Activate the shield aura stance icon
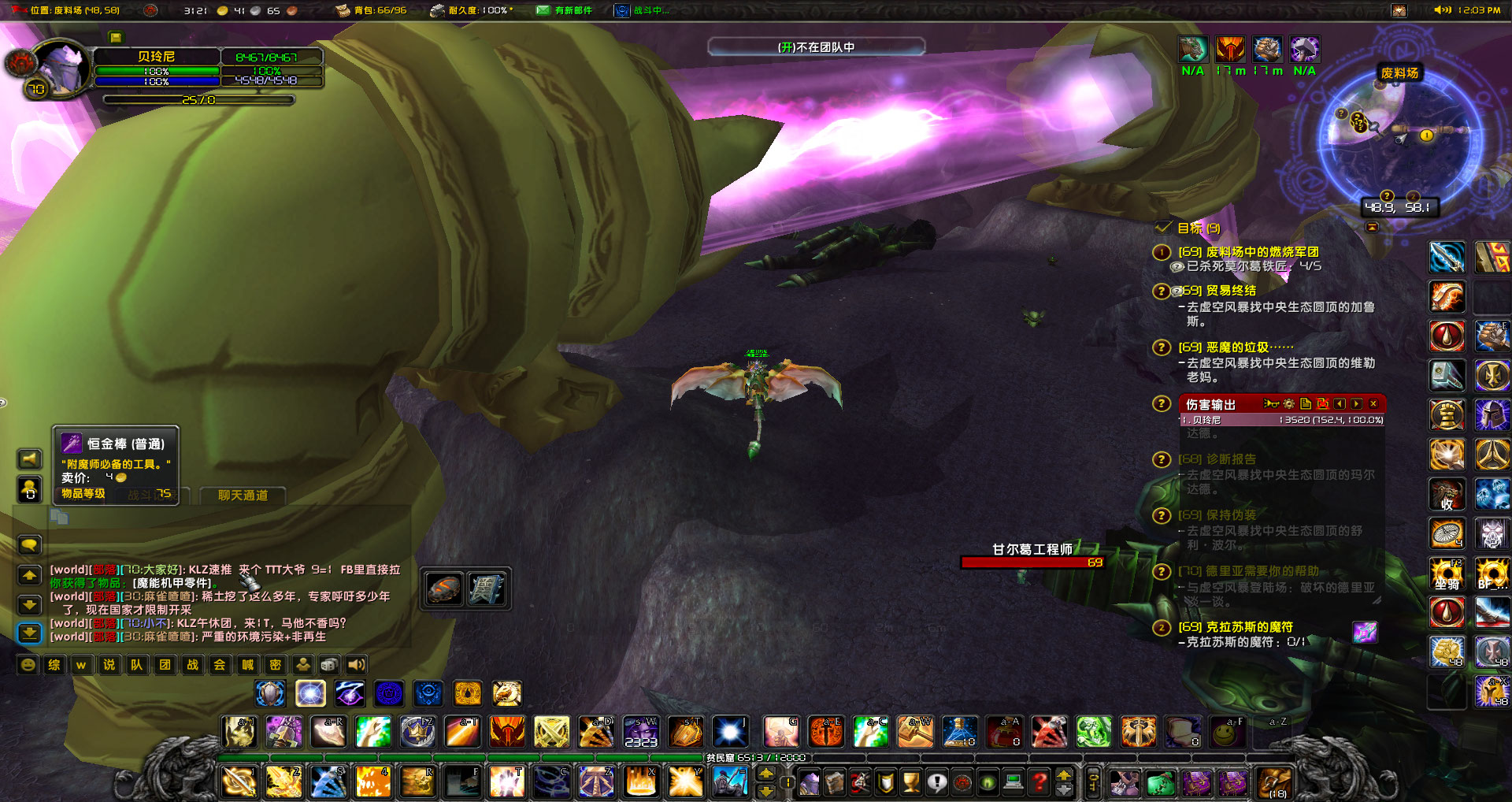 click(x=270, y=694)
